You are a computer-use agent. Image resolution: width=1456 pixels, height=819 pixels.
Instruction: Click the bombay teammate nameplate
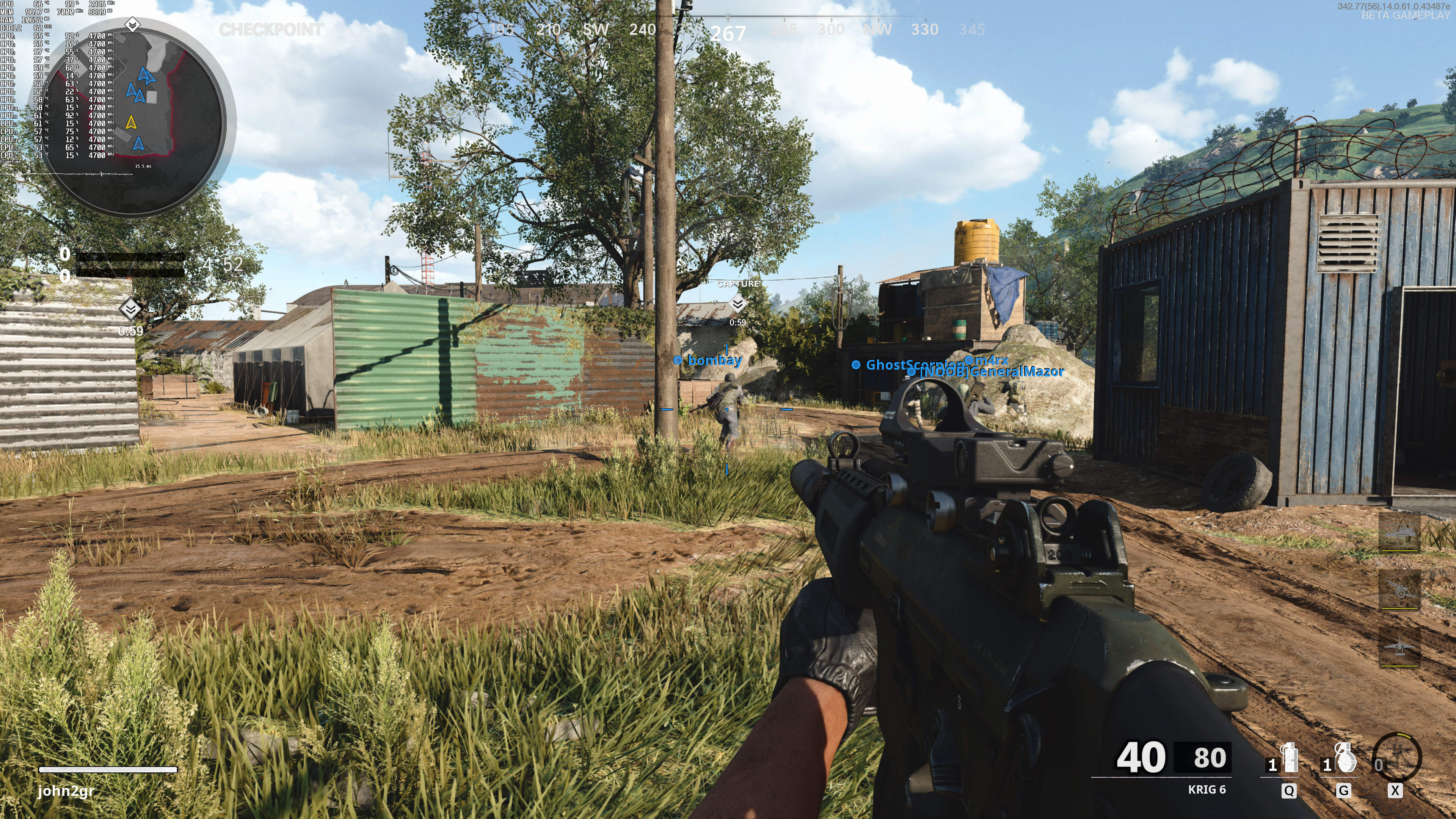point(714,360)
